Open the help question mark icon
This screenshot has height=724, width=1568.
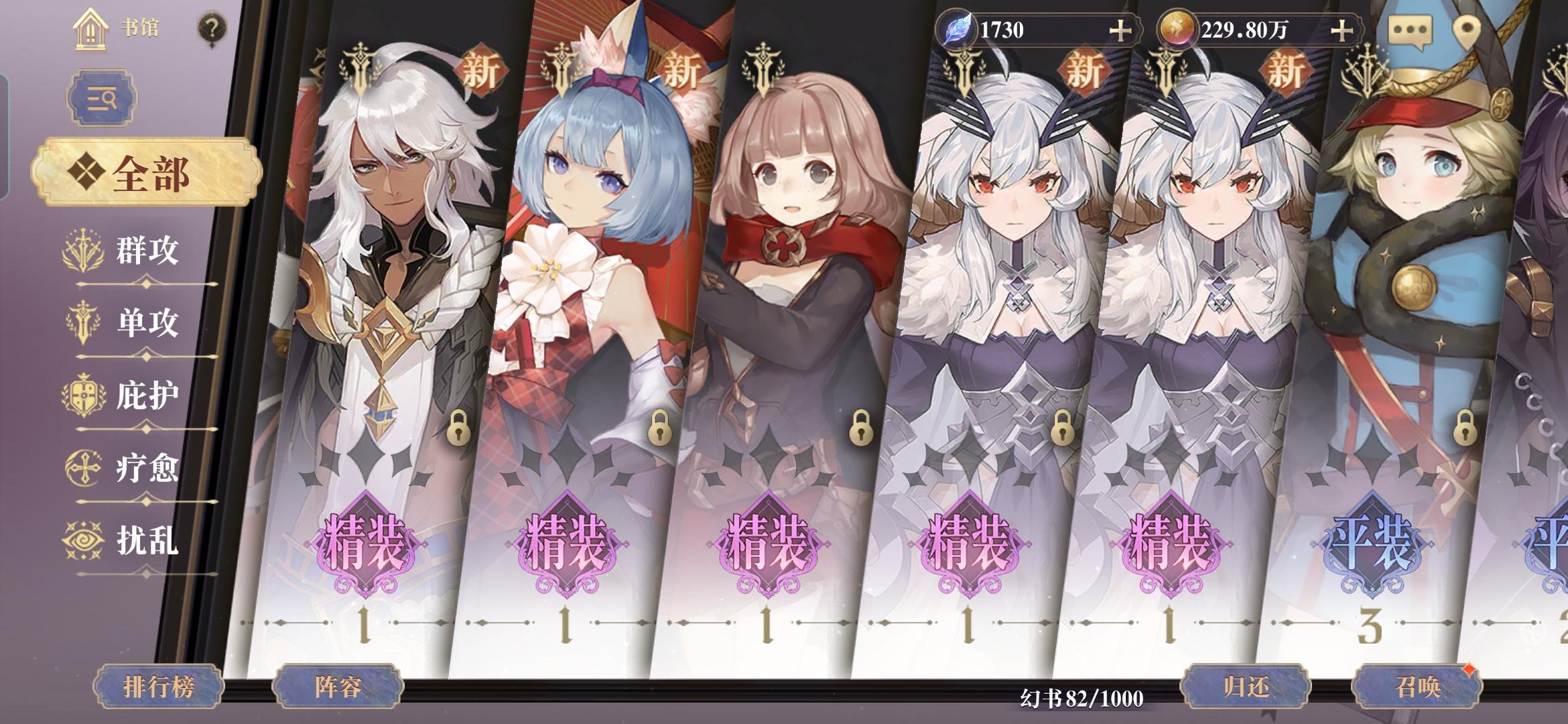pos(212,27)
